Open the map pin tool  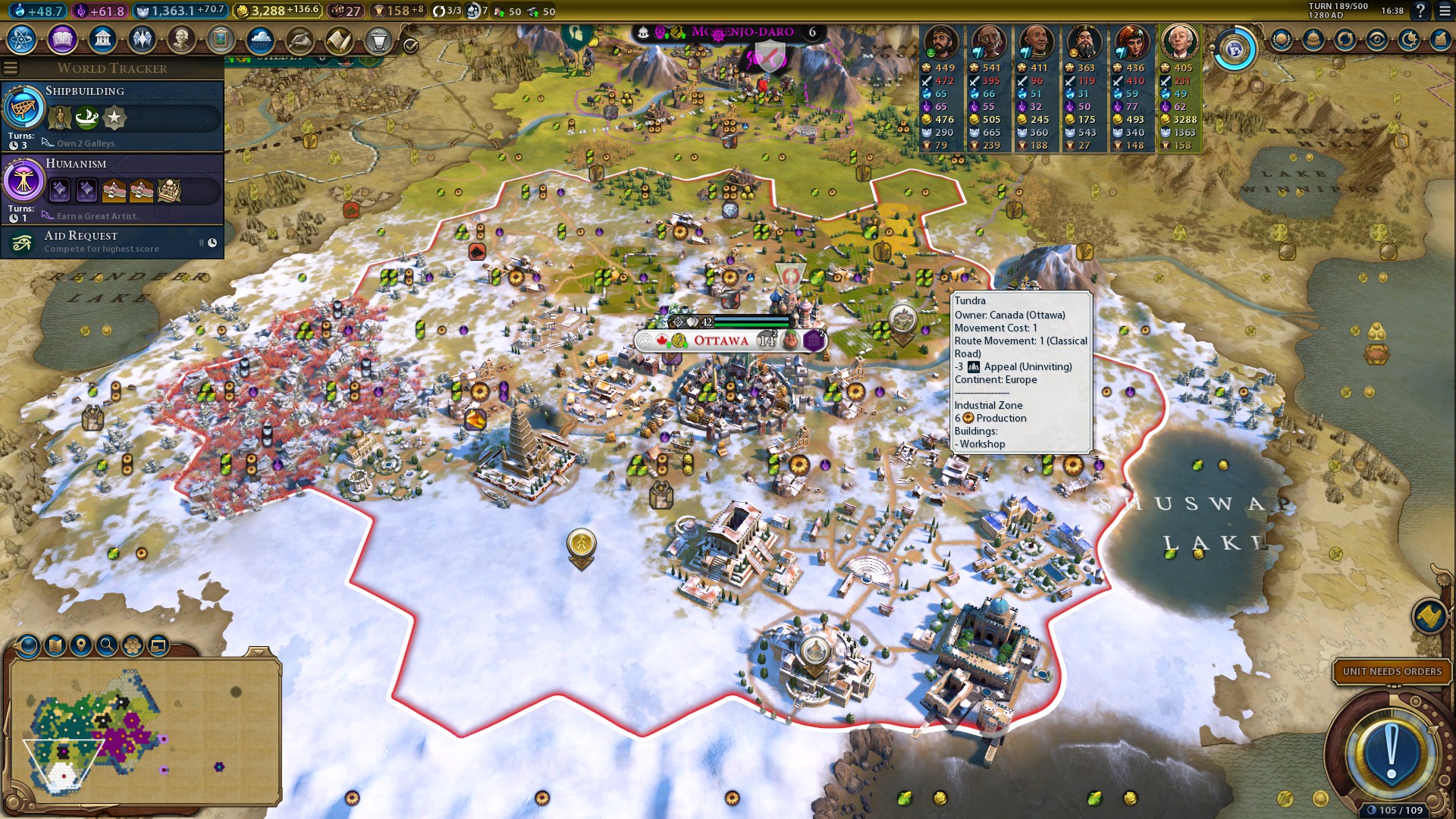(80, 645)
